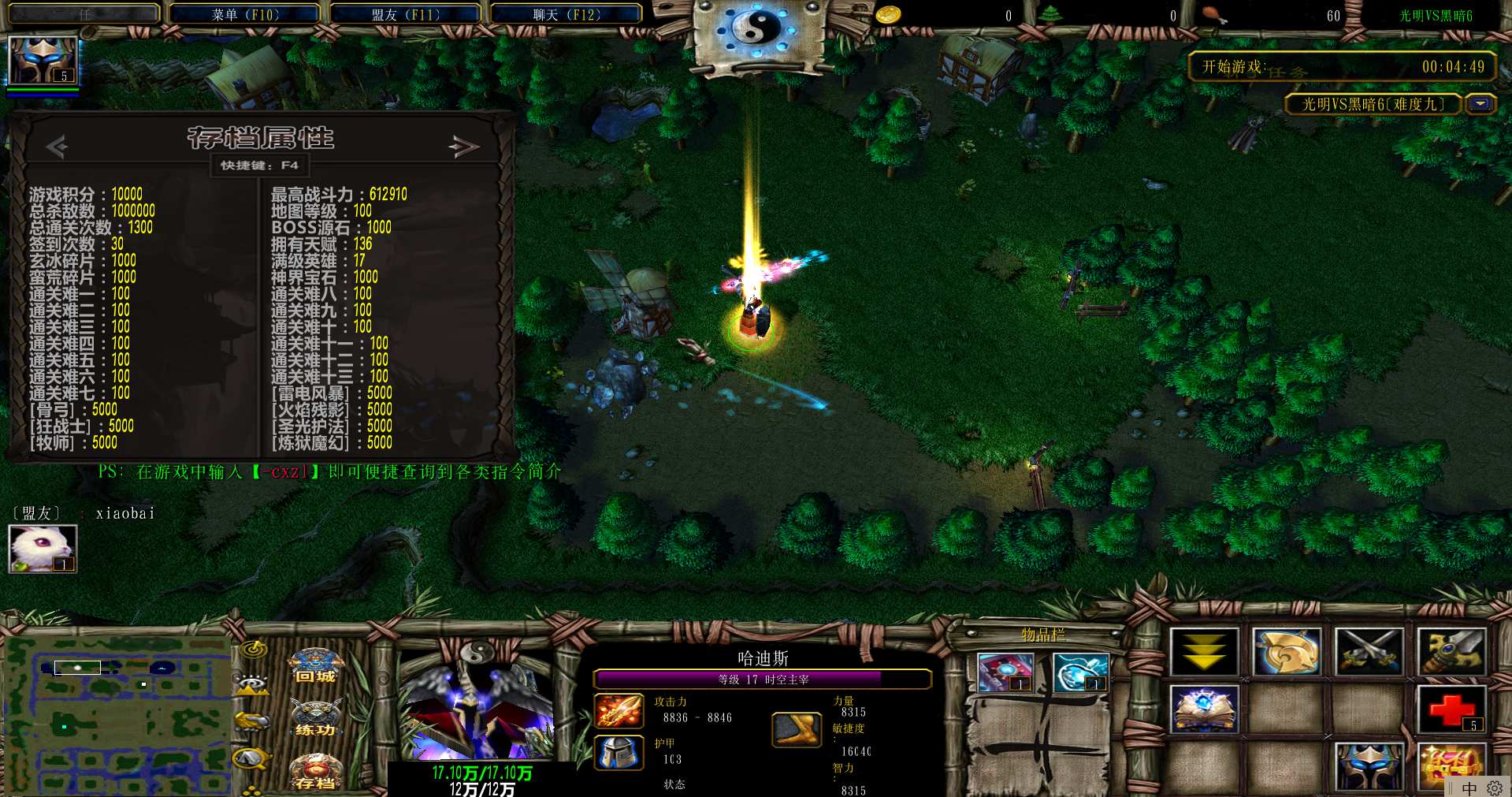
Task: Click the minimap signal ping button
Action: (x=254, y=650)
